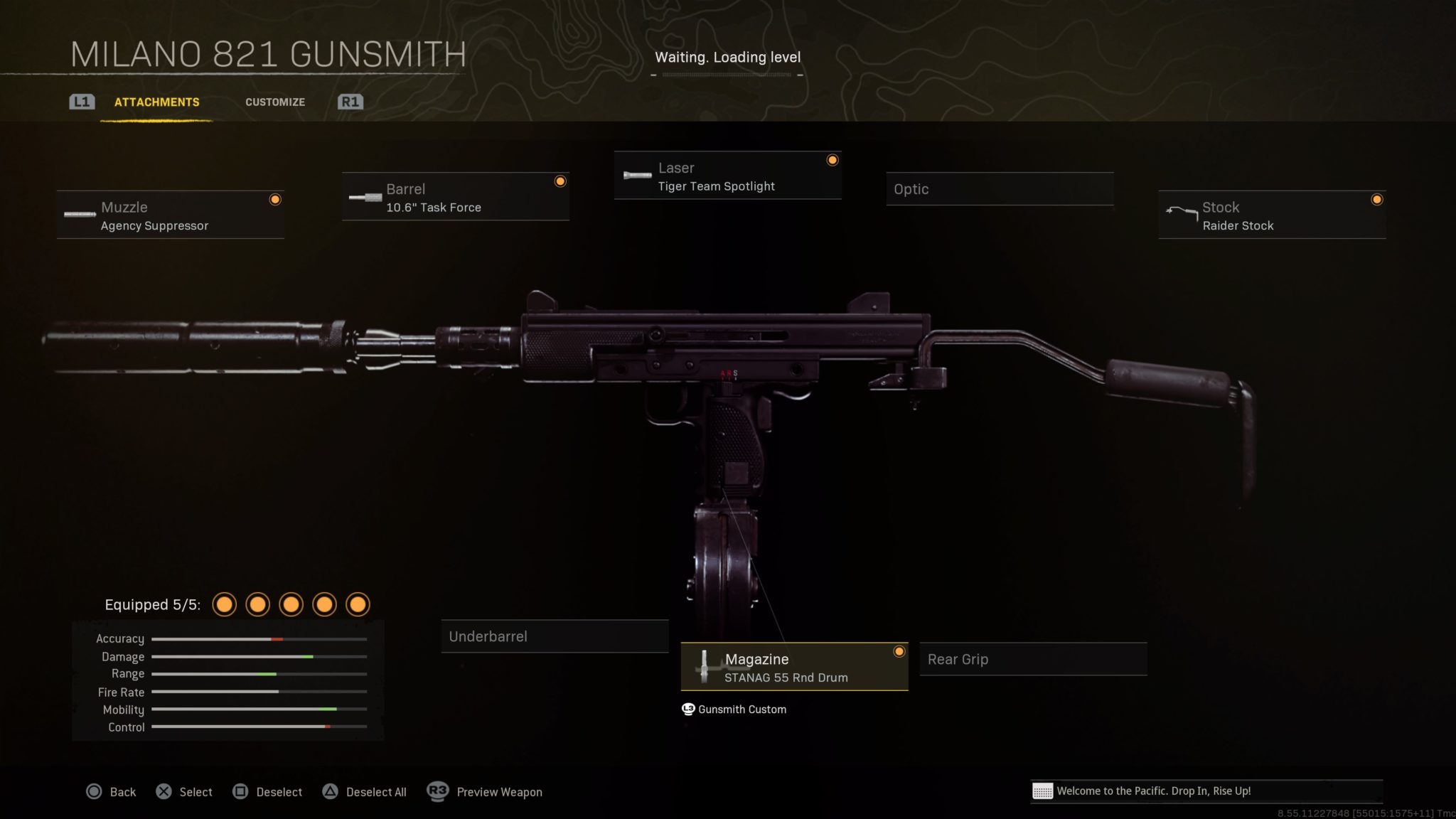Click the Back button
This screenshot has height=819, width=1456.
[x=111, y=791]
